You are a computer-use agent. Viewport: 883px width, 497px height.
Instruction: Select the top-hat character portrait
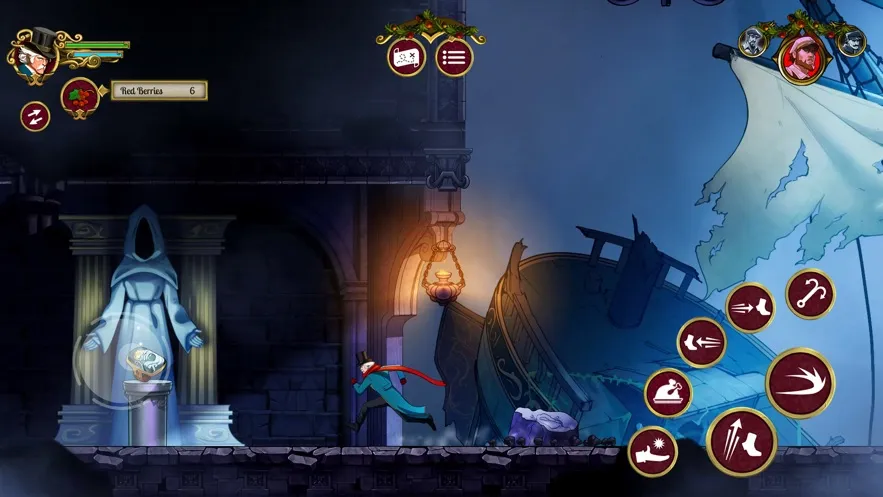(34, 57)
